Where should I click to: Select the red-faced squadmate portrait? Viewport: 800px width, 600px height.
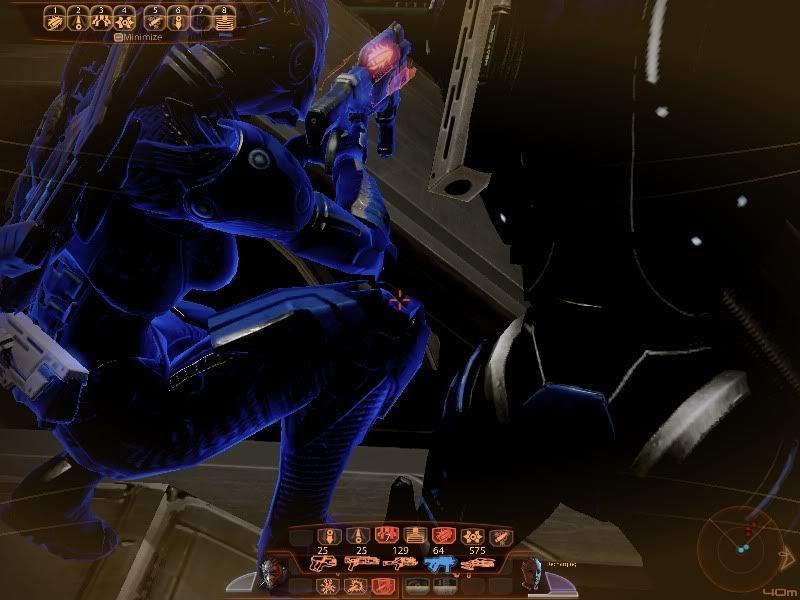[x=277, y=573]
